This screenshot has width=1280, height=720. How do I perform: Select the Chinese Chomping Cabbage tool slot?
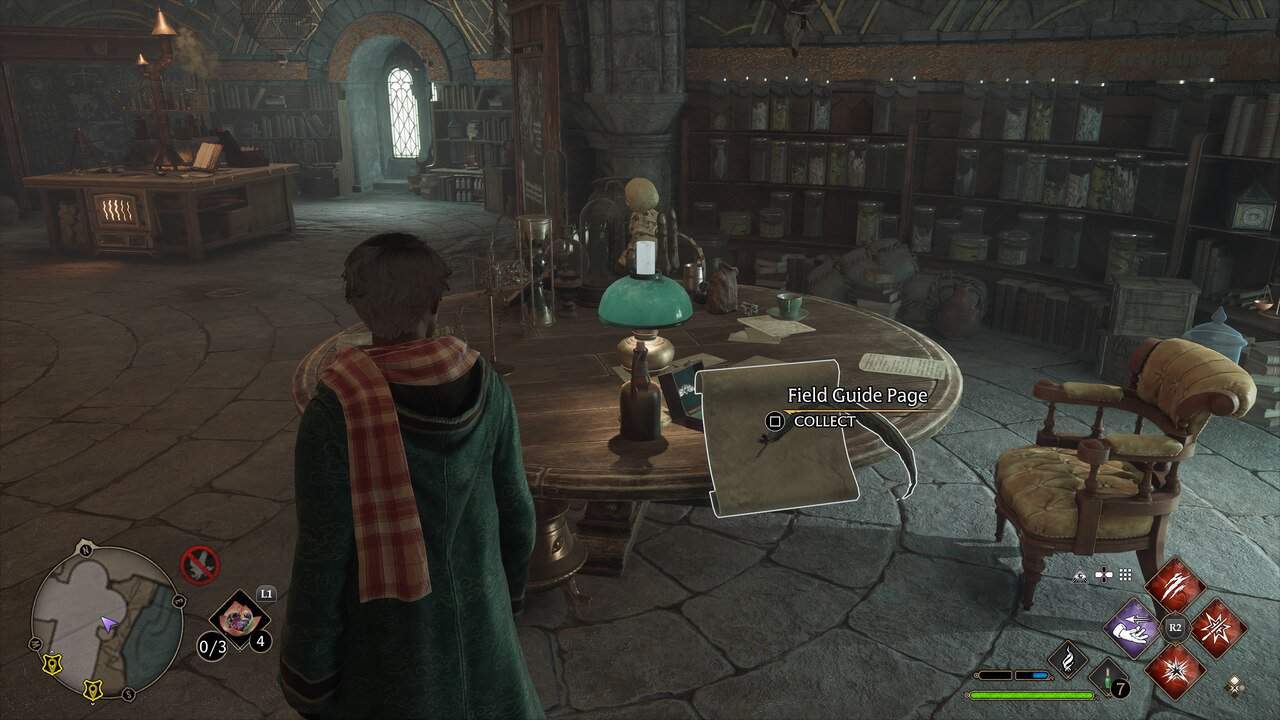pos(239,616)
